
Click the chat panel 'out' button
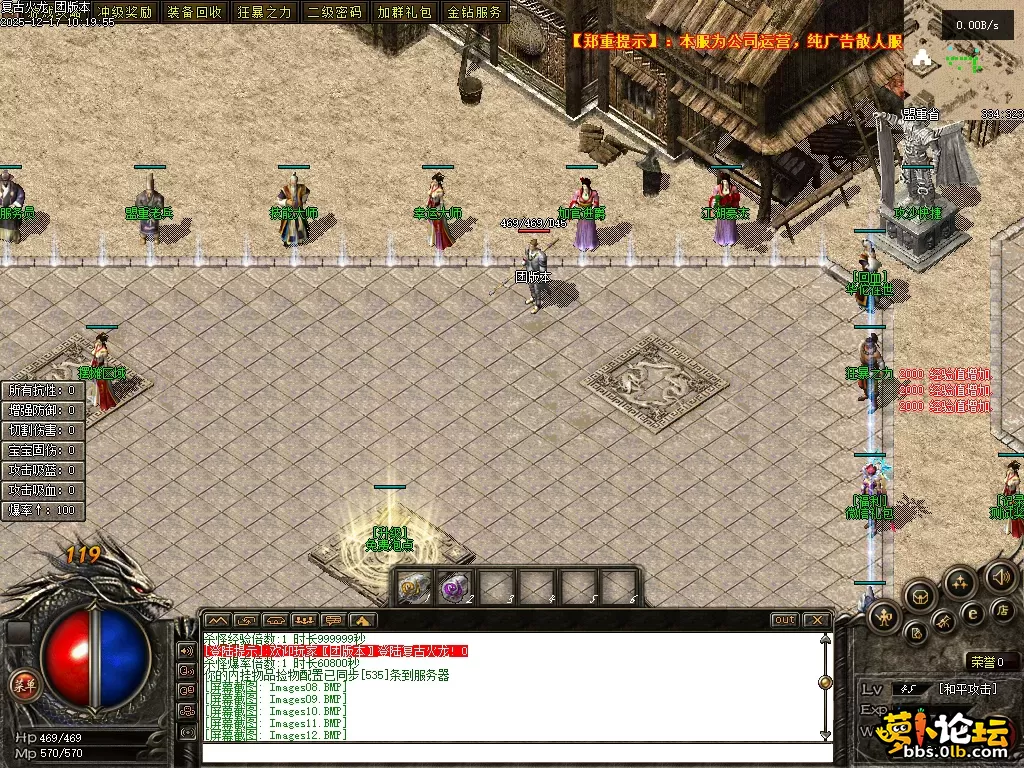click(785, 620)
